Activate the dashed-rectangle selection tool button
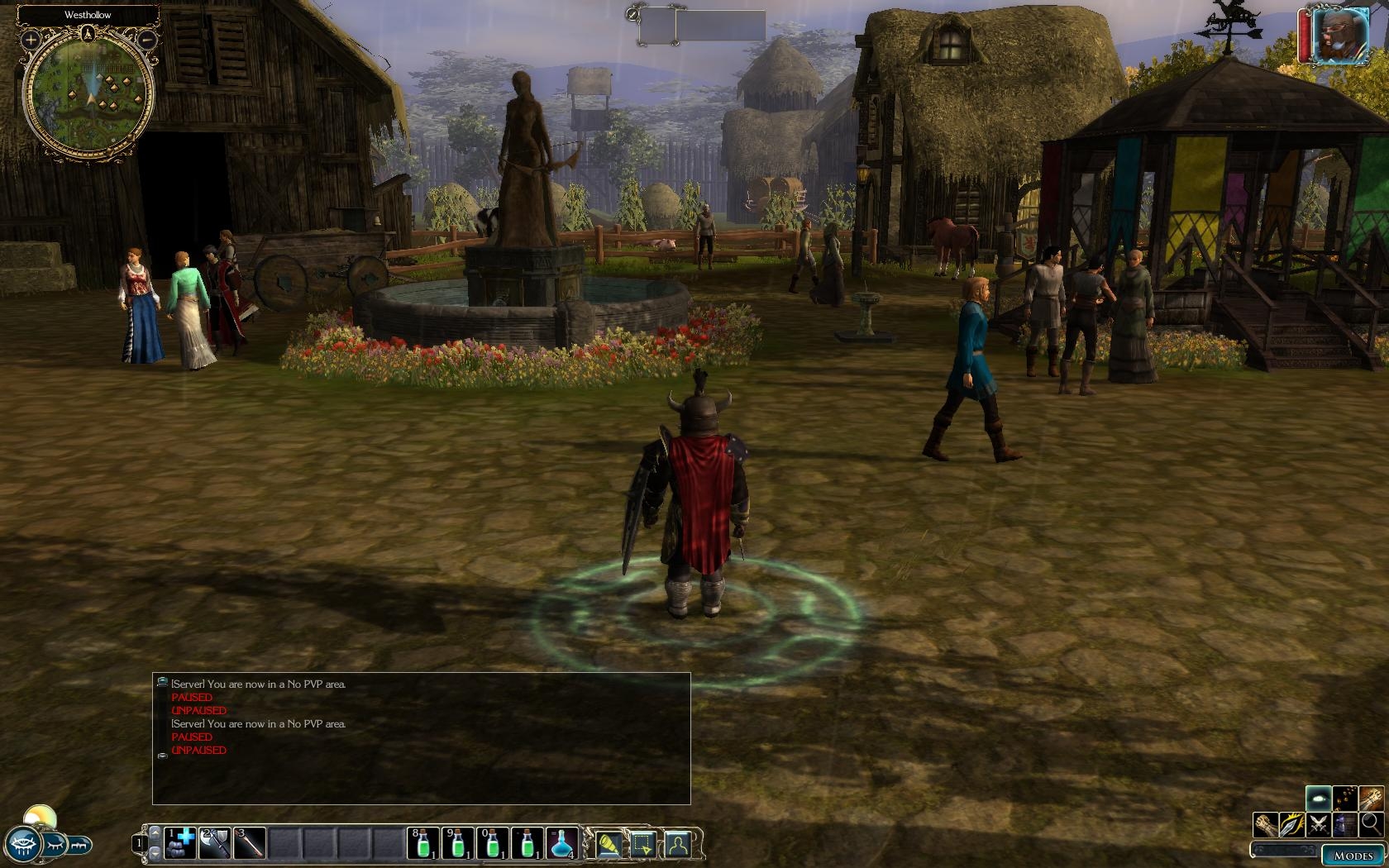 [642, 844]
